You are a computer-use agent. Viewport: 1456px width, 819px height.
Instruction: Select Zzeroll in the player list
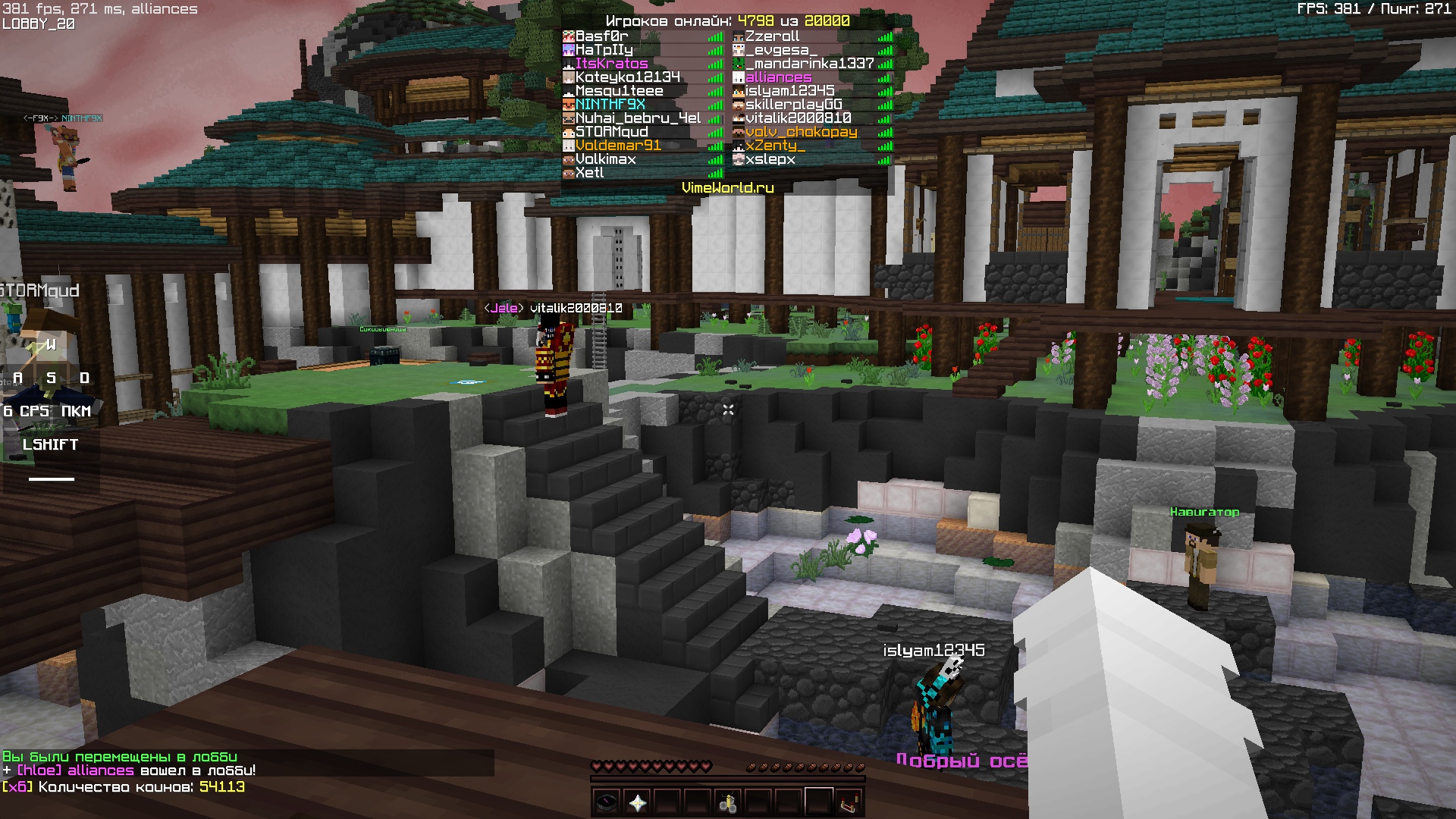coord(772,36)
